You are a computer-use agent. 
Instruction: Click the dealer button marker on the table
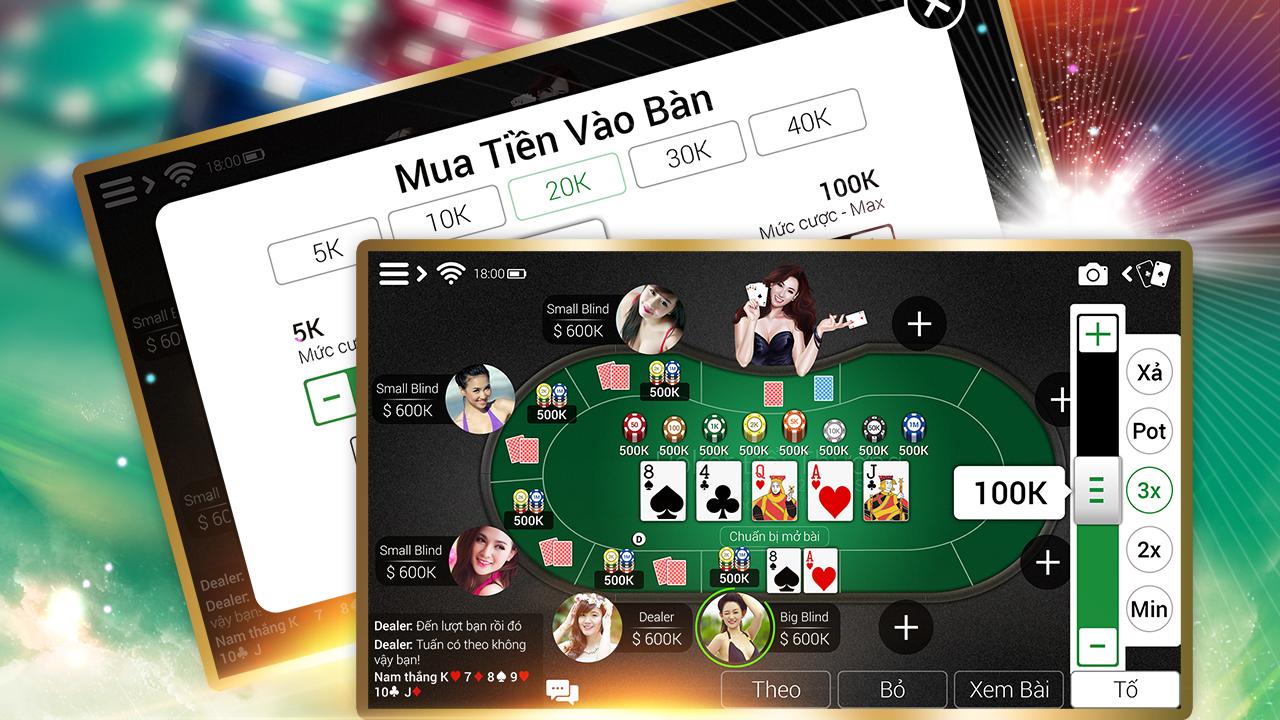[x=638, y=537]
